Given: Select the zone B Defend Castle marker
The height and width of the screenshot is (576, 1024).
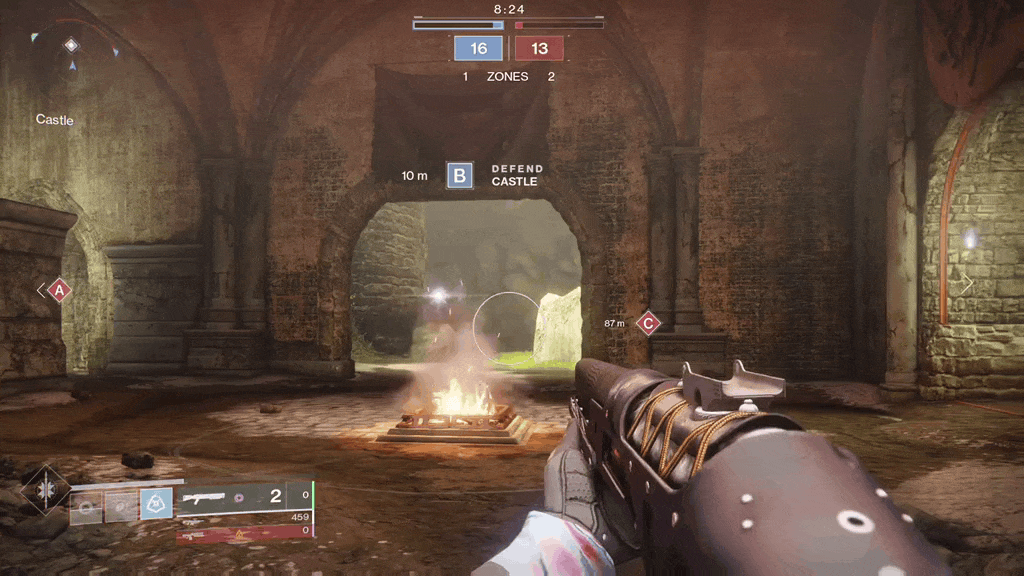Looking at the screenshot, I should tap(460, 176).
